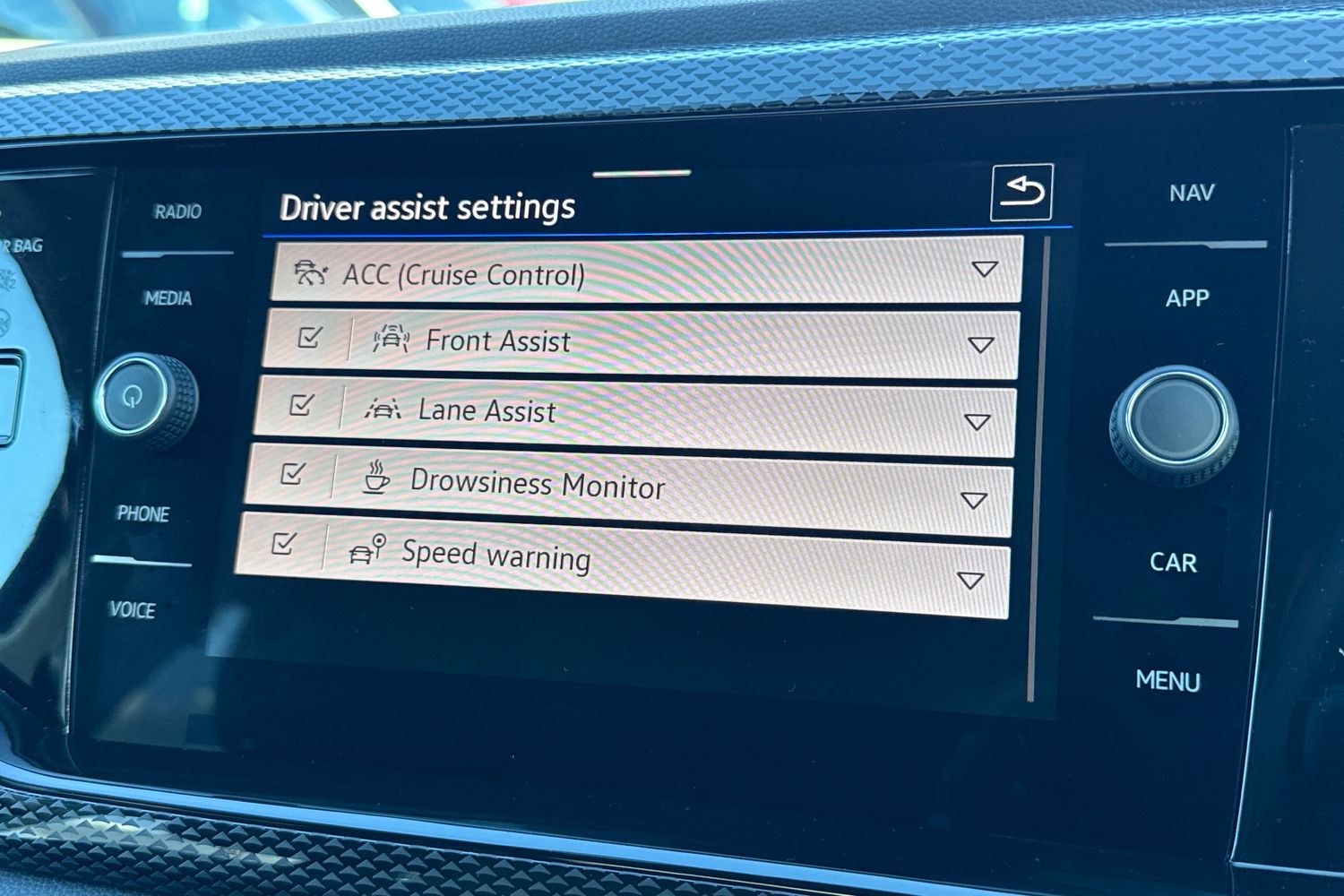
Task: Switch to the RADIO function
Action: pos(177,212)
